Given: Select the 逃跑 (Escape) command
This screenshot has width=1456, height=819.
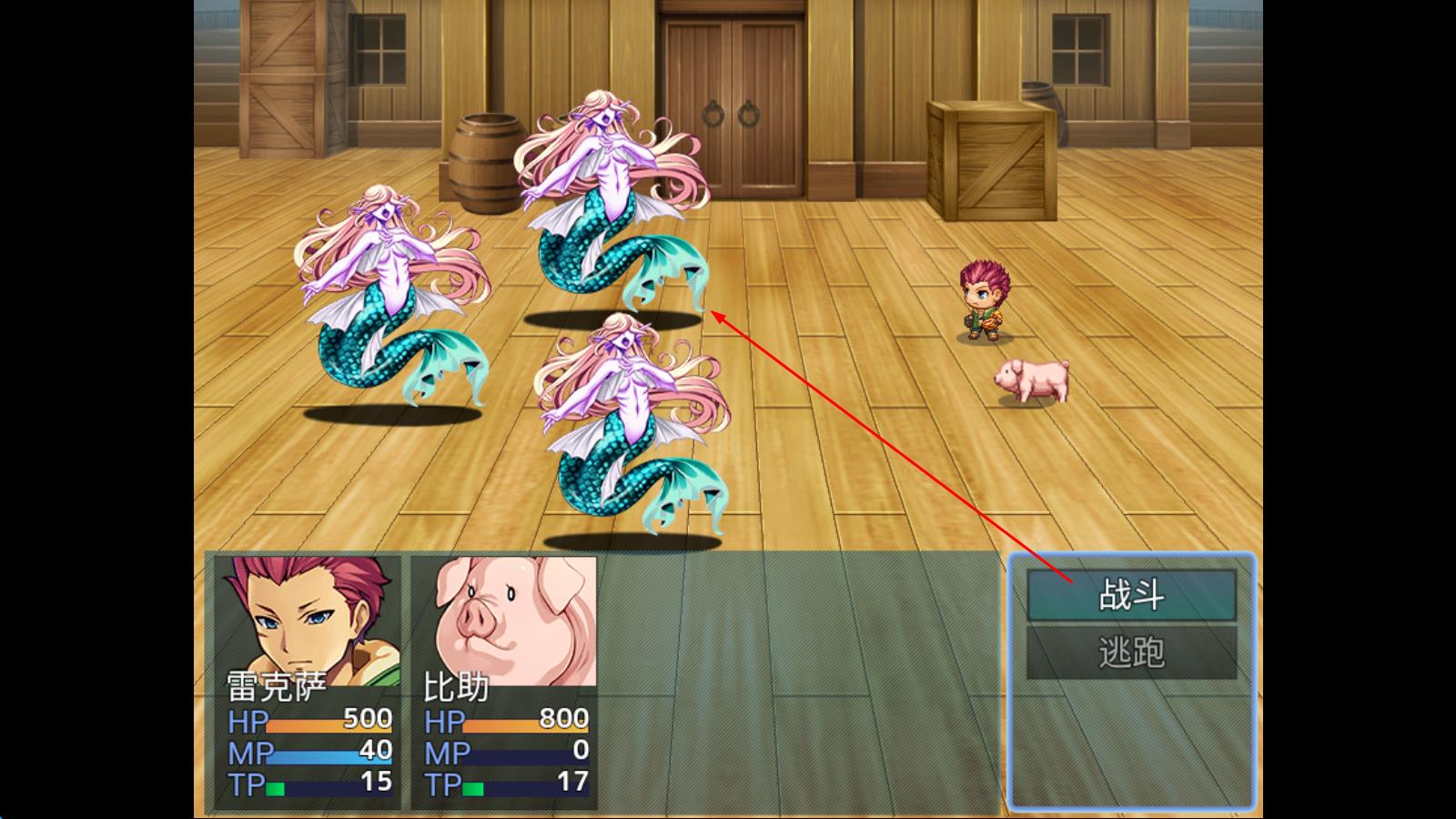Looking at the screenshot, I should [1131, 652].
